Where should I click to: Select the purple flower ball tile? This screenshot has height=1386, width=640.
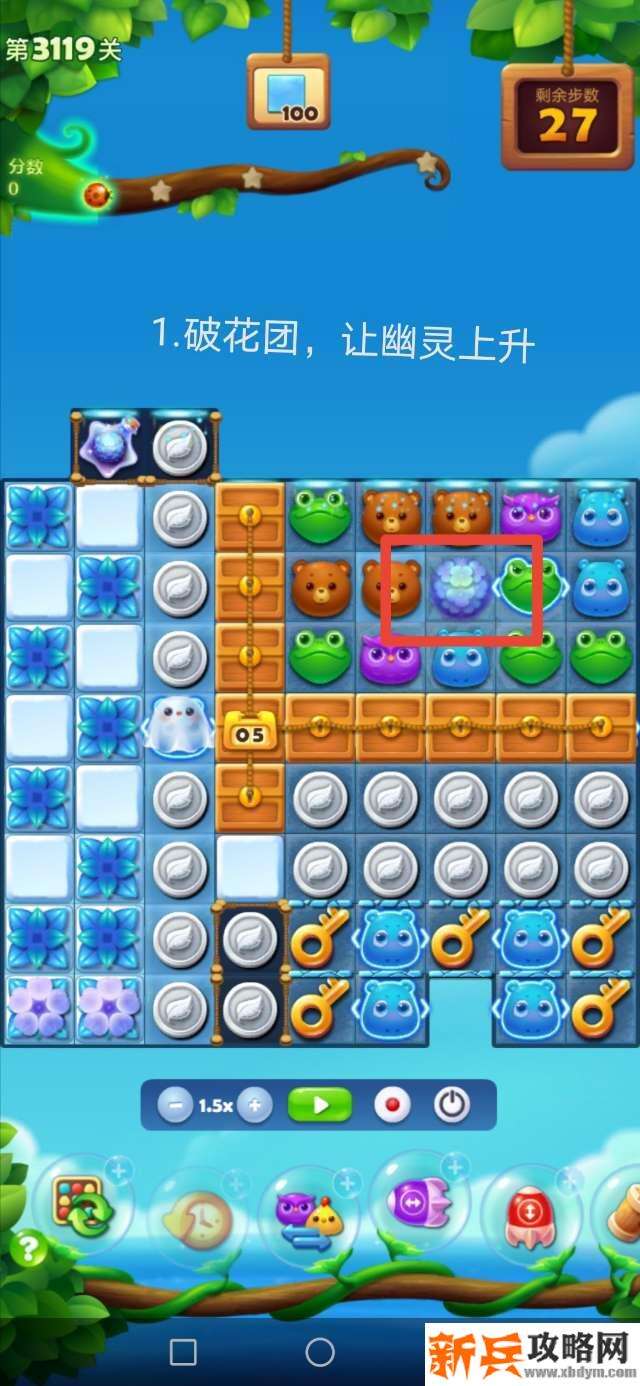[460, 588]
